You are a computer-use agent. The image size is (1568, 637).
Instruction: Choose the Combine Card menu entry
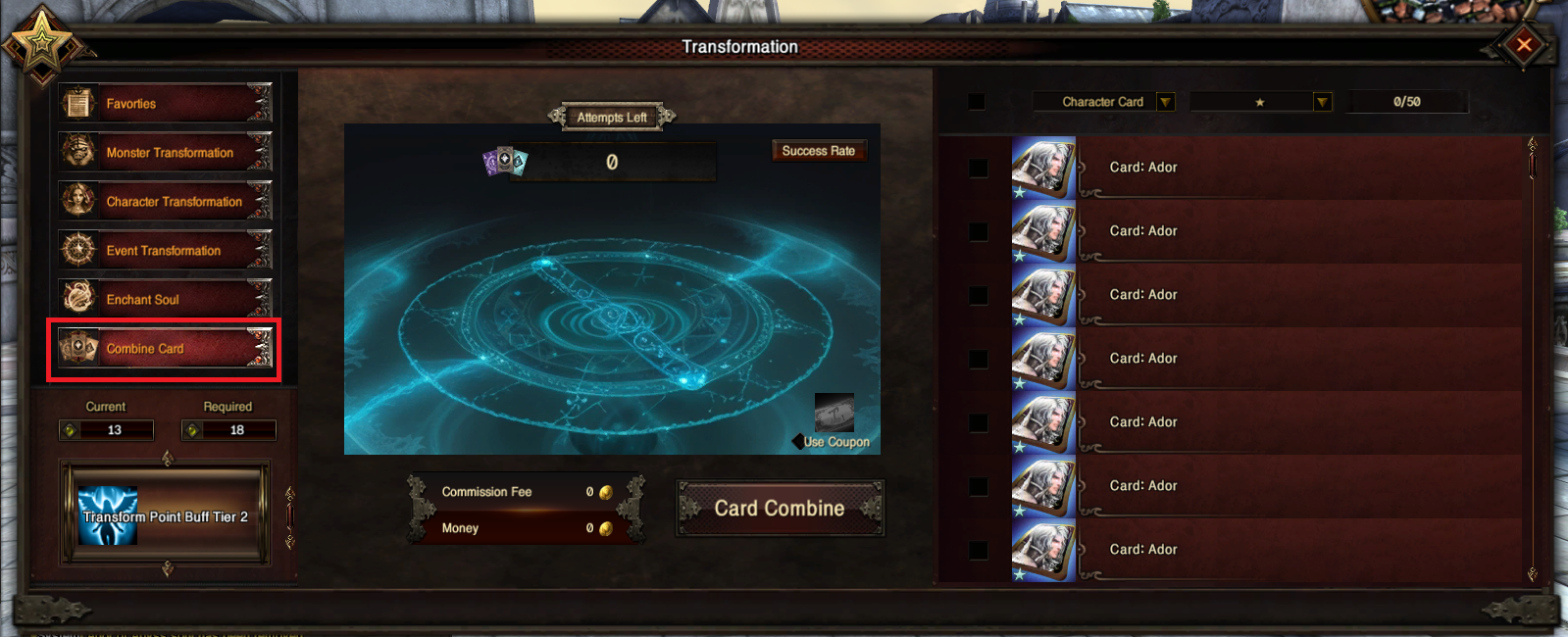coord(164,349)
